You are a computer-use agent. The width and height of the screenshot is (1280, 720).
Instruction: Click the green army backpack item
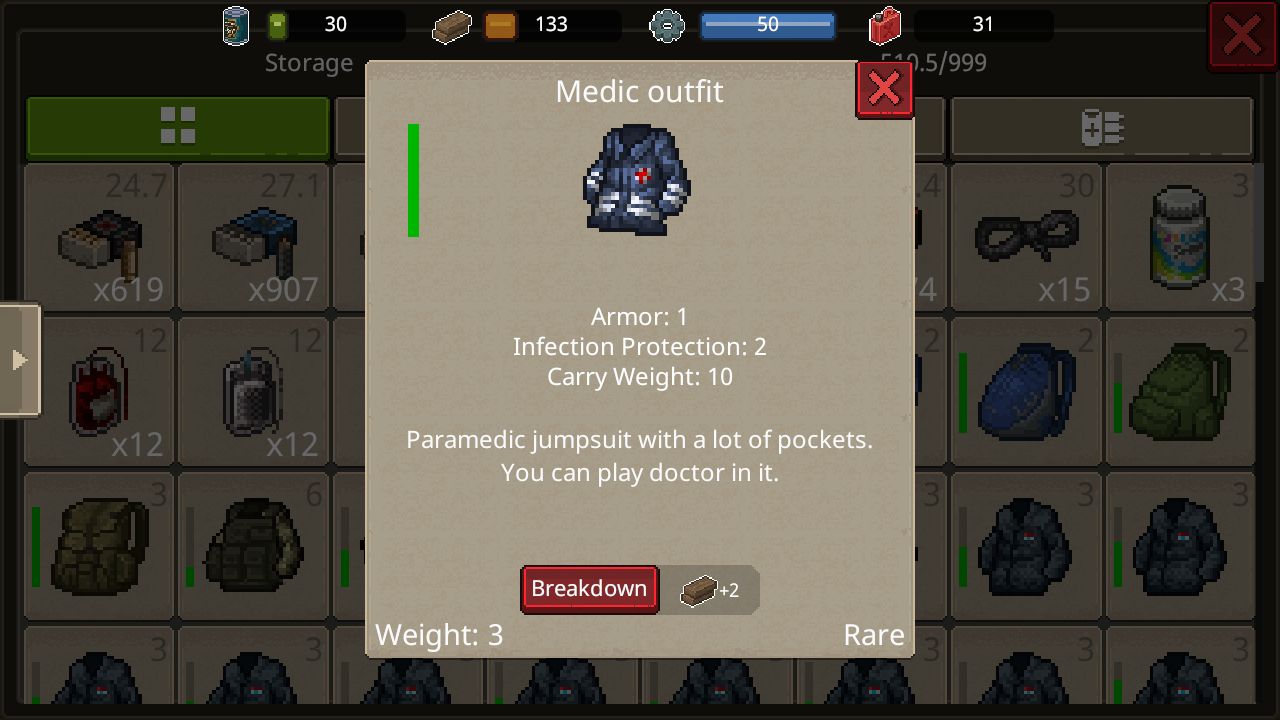point(1181,391)
